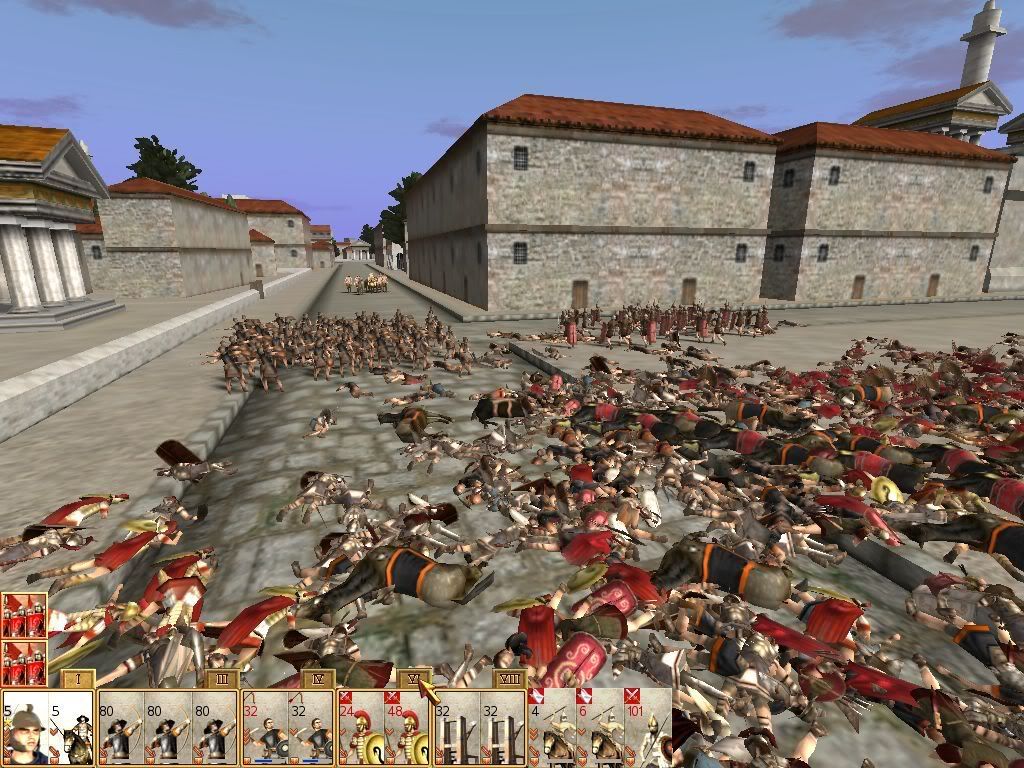This screenshot has height=768, width=1024.
Task: Select the white horse cavalry card with 5 men
Action: (x=72, y=730)
